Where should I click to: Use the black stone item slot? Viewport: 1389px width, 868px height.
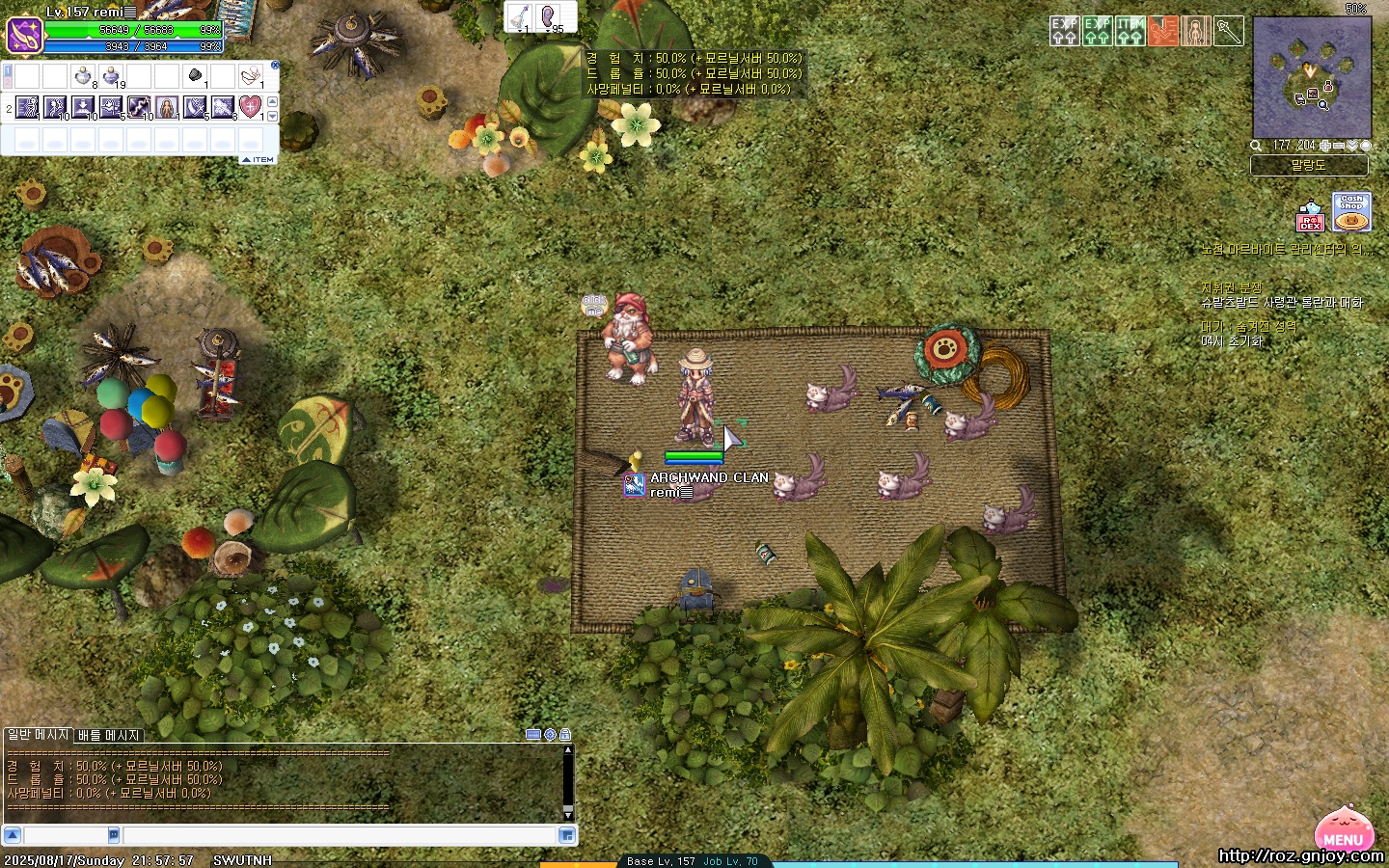(x=195, y=76)
